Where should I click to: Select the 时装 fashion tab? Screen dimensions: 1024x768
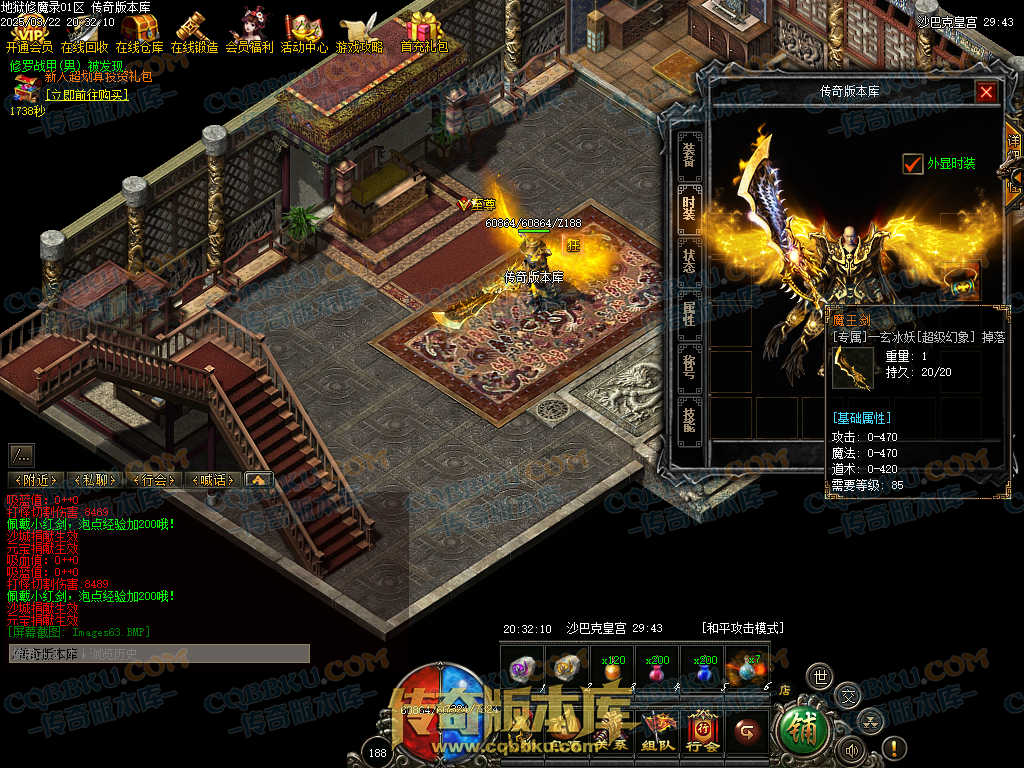click(x=689, y=208)
